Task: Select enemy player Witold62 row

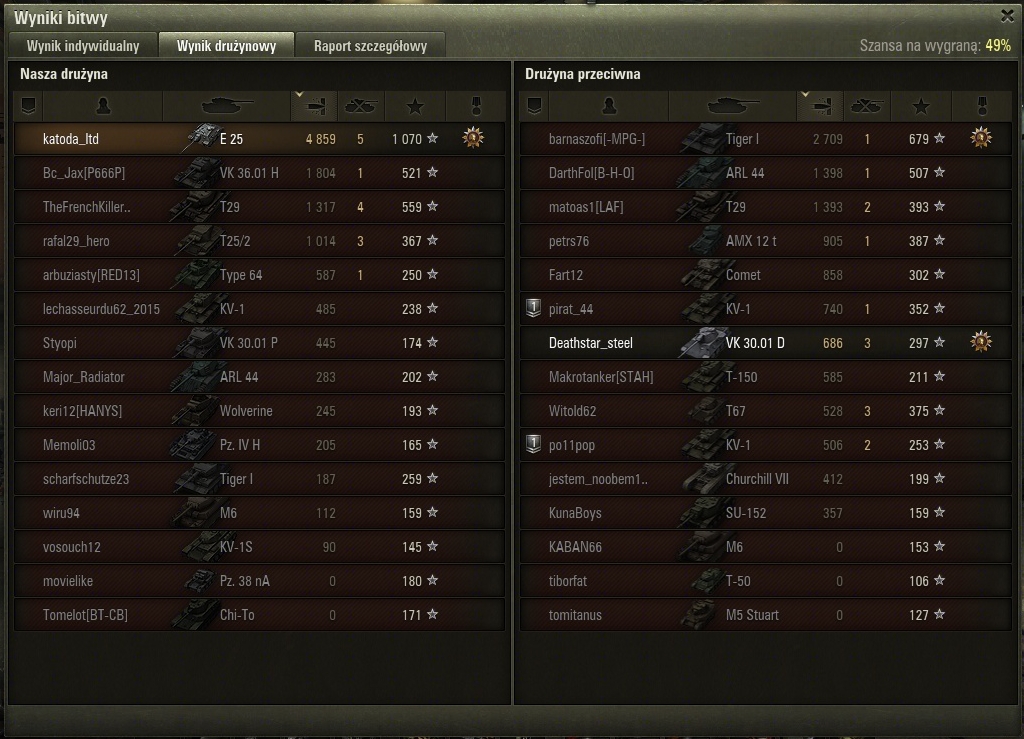Action: point(765,411)
